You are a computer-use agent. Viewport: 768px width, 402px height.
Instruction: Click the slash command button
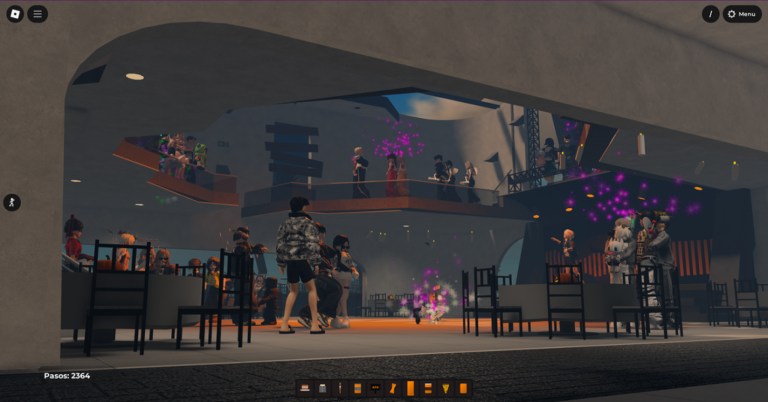[711, 14]
